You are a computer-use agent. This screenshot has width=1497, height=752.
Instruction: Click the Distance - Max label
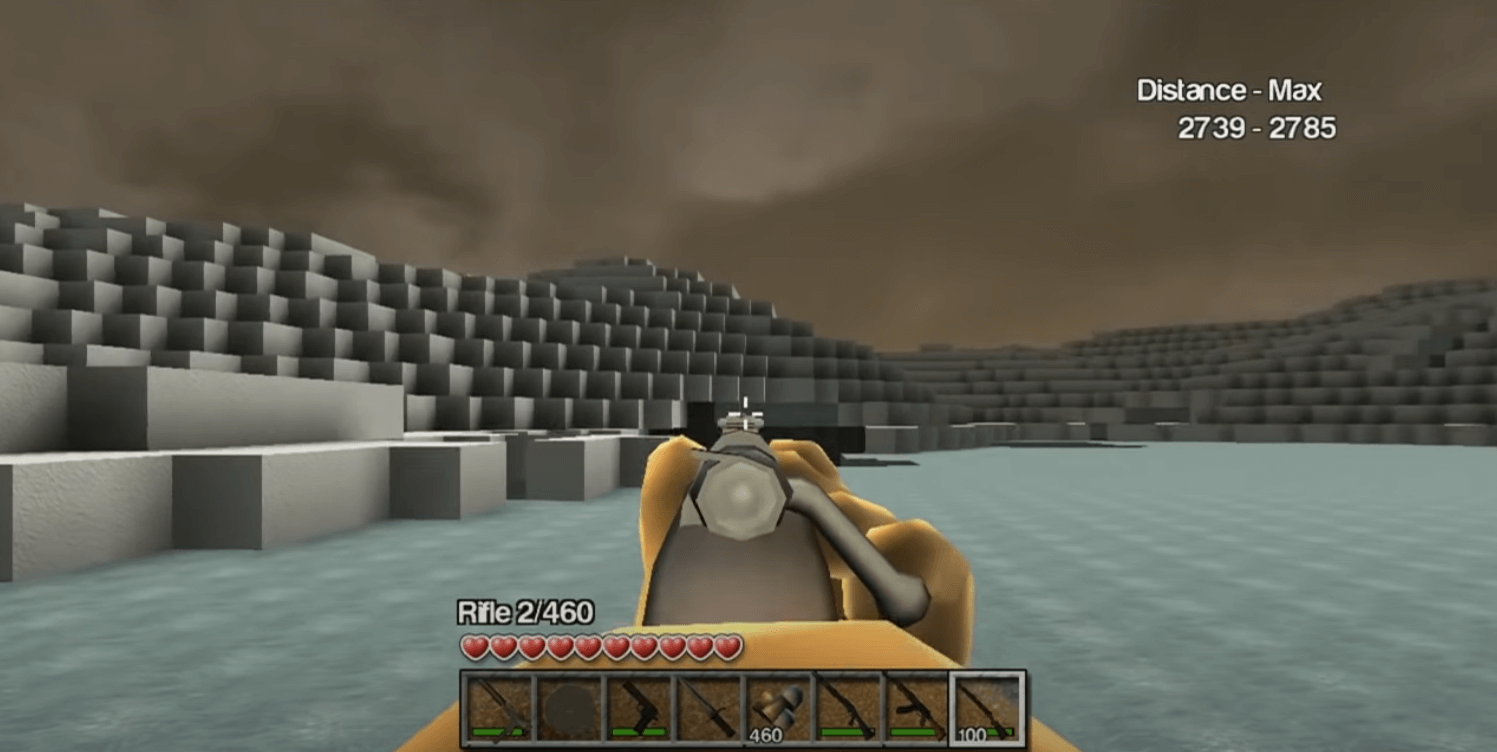[x=1228, y=91]
